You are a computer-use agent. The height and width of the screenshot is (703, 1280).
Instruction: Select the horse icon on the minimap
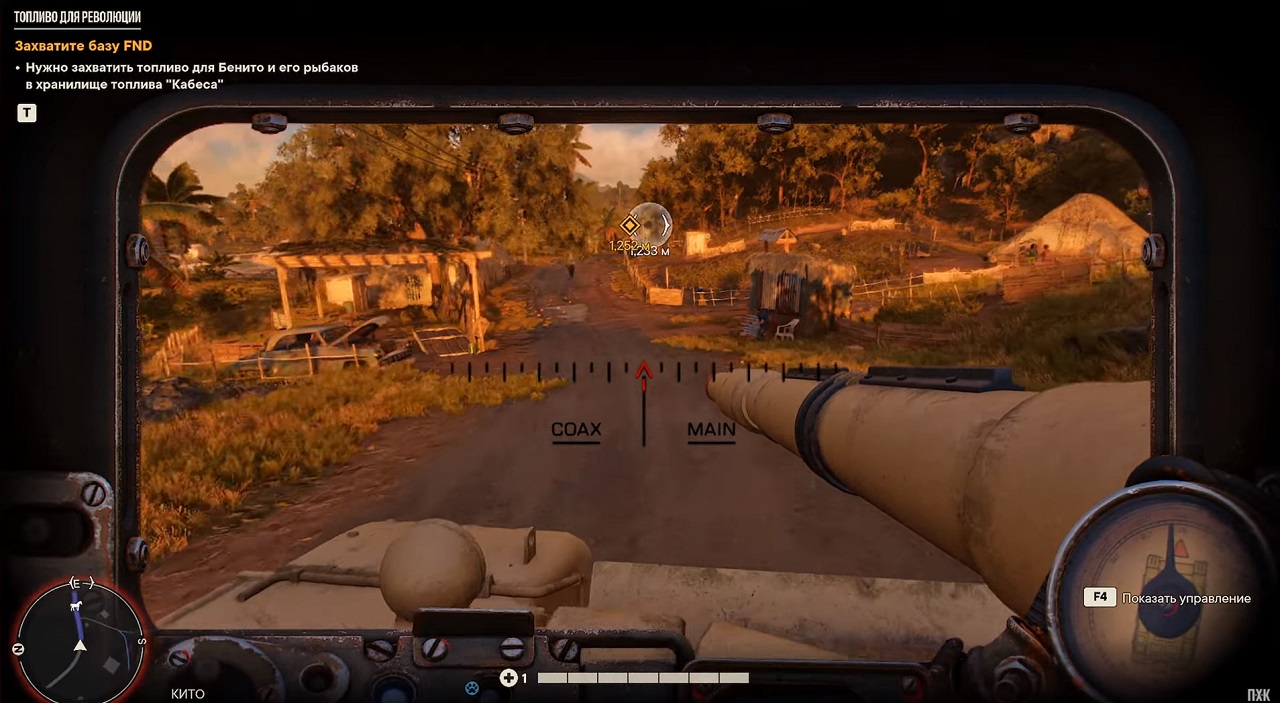[x=76, y=606]
